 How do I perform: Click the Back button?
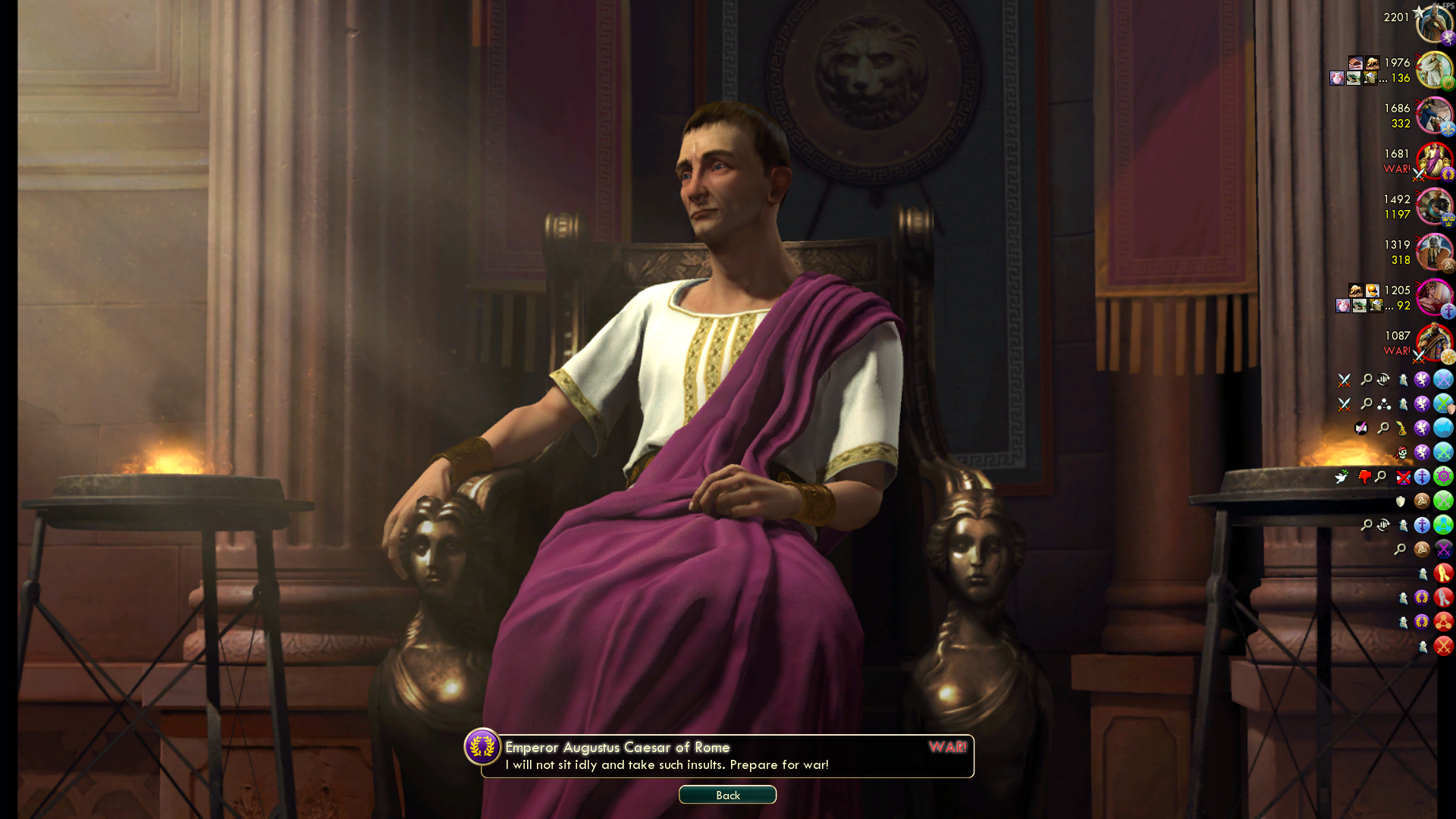point(727,795)
